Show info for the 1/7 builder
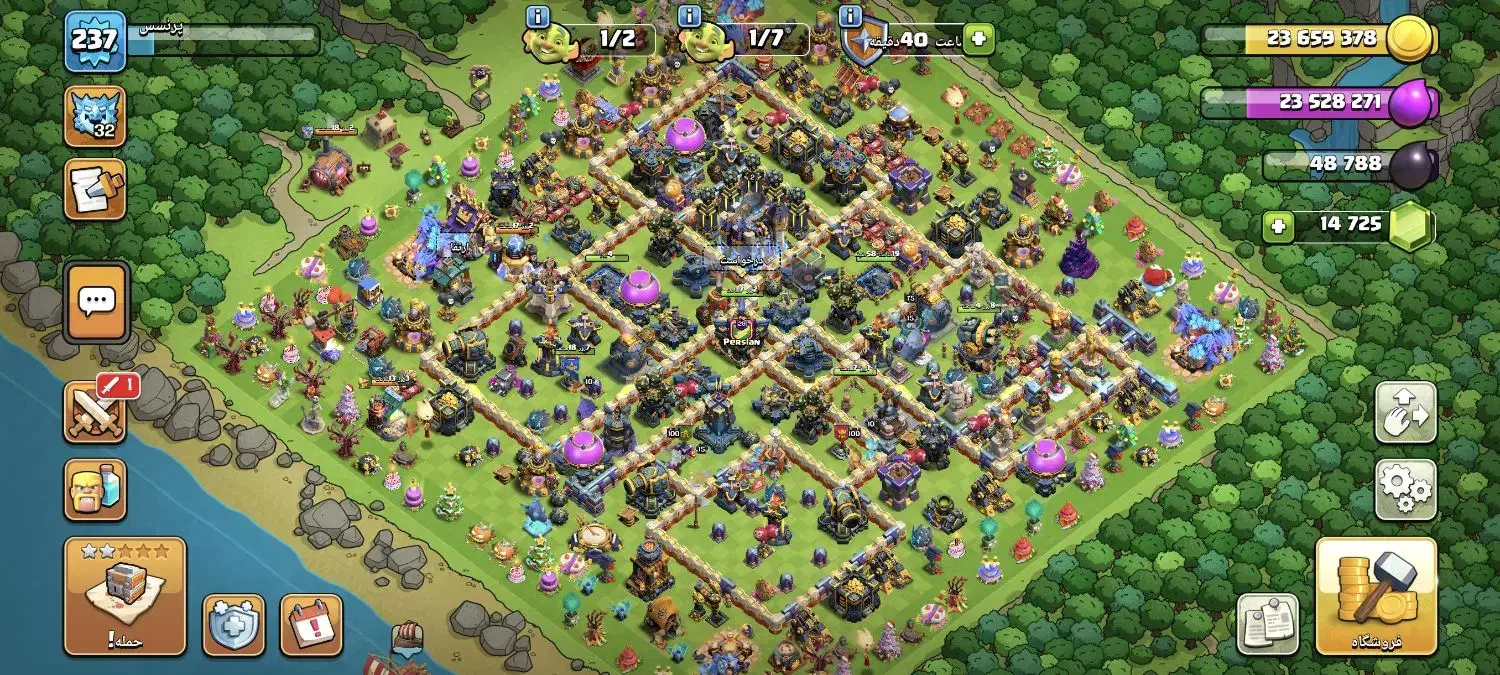This screenshot has width=1500, height=675. coord(689,16)
